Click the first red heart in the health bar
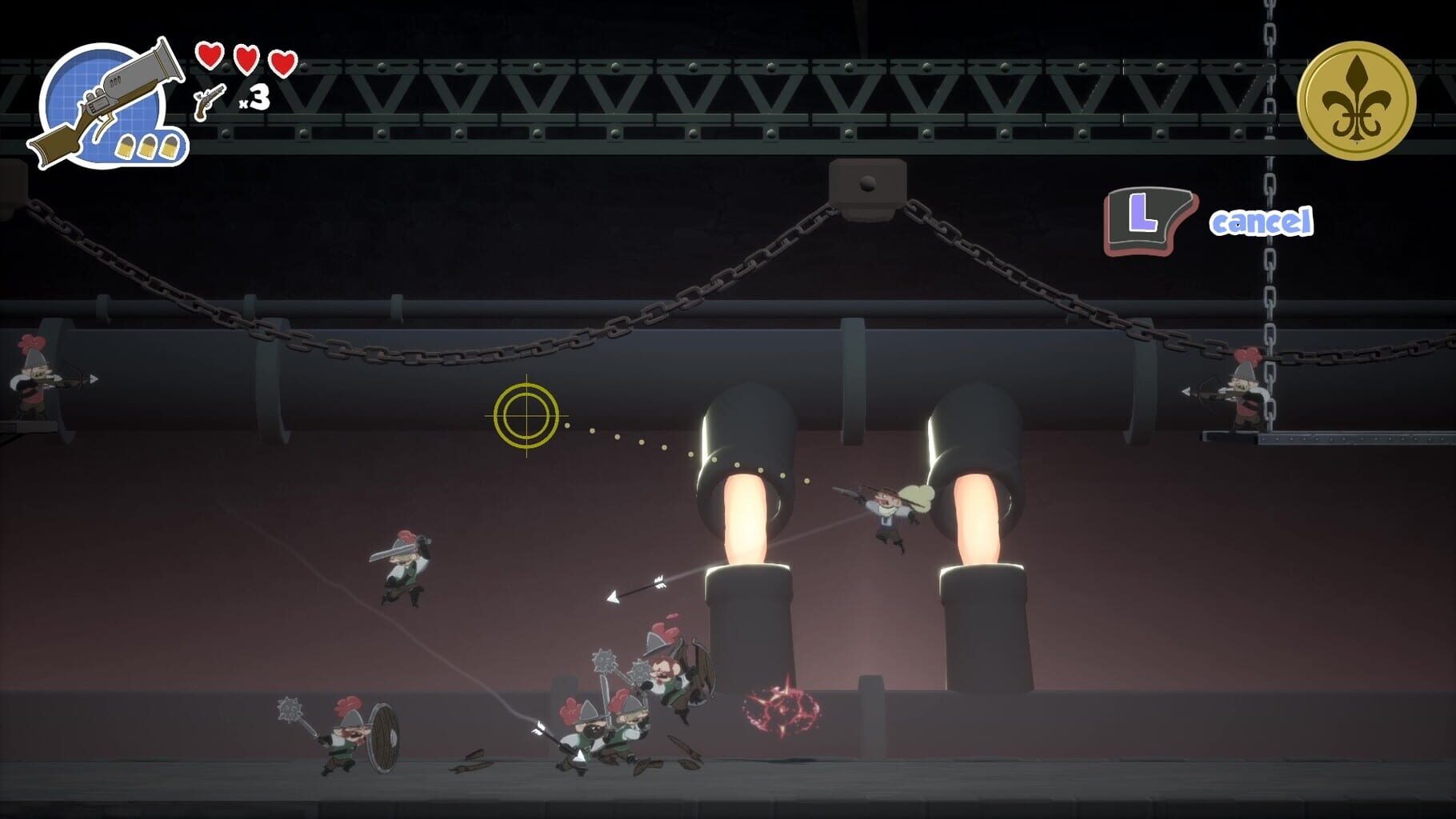 point(210,58)
